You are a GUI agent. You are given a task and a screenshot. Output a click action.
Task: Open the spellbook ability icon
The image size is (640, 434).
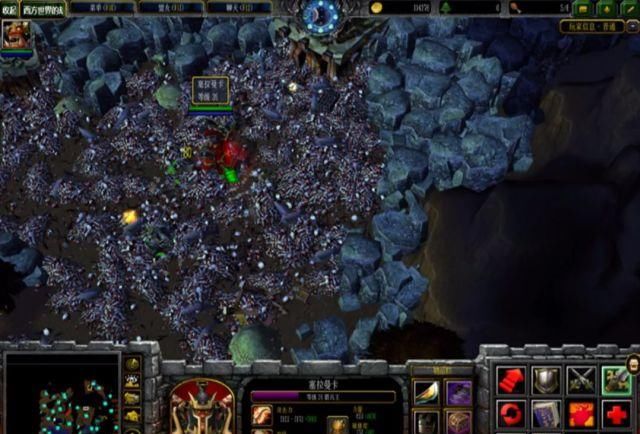[545, 413]
